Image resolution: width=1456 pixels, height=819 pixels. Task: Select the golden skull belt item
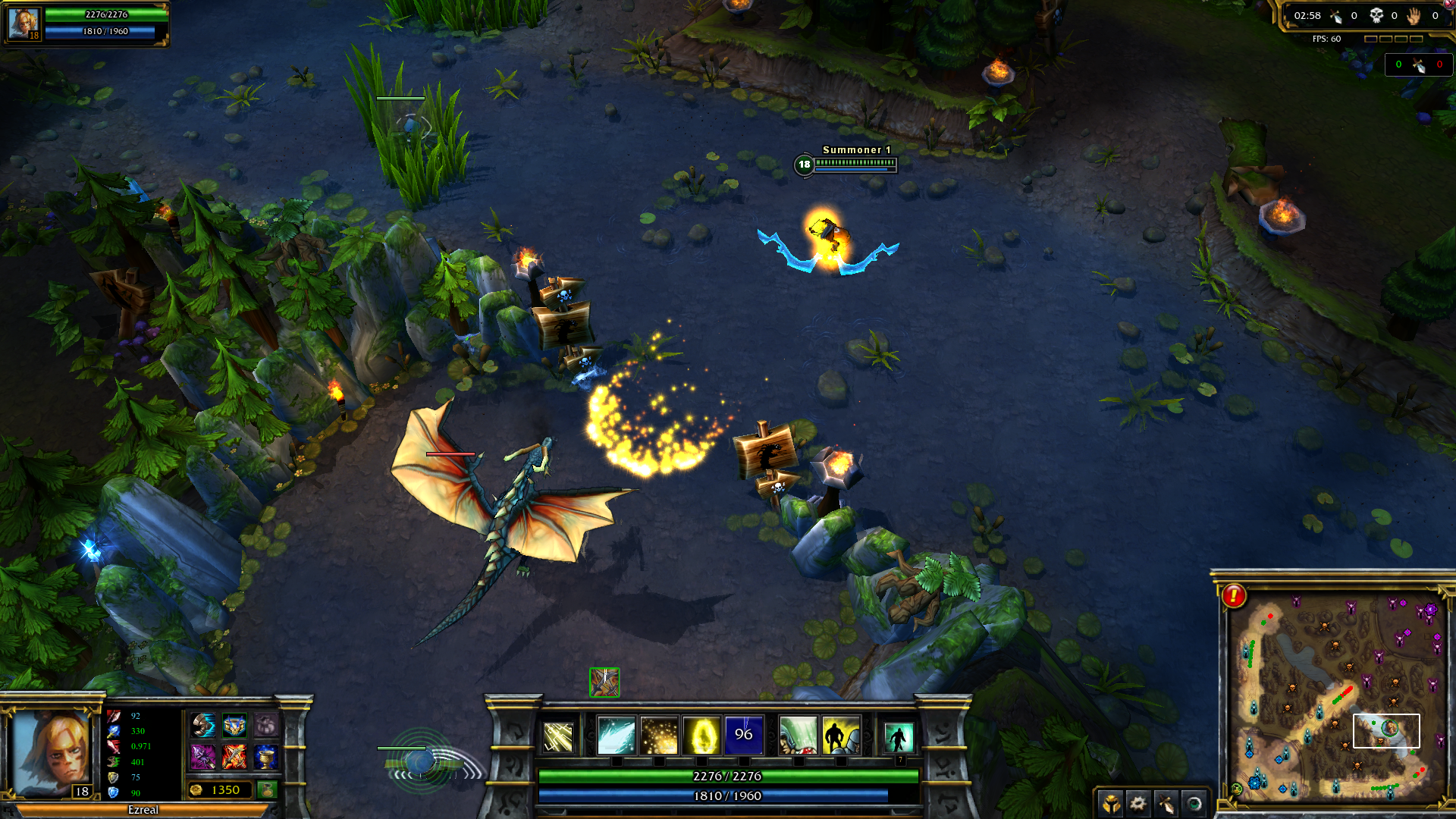[234, 726]
